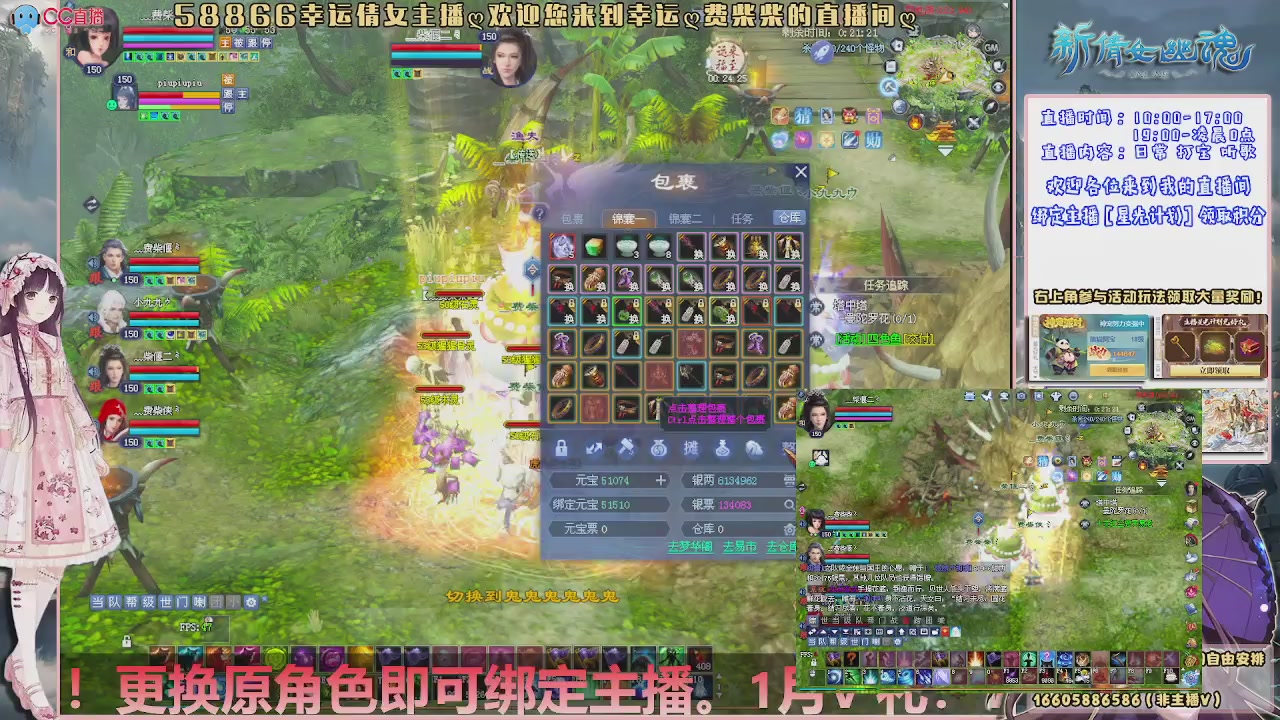Click the purple heart activity icon near the minimap
Image resolution: width=1280 pixels, height=720 pixels.
(804, 139)
